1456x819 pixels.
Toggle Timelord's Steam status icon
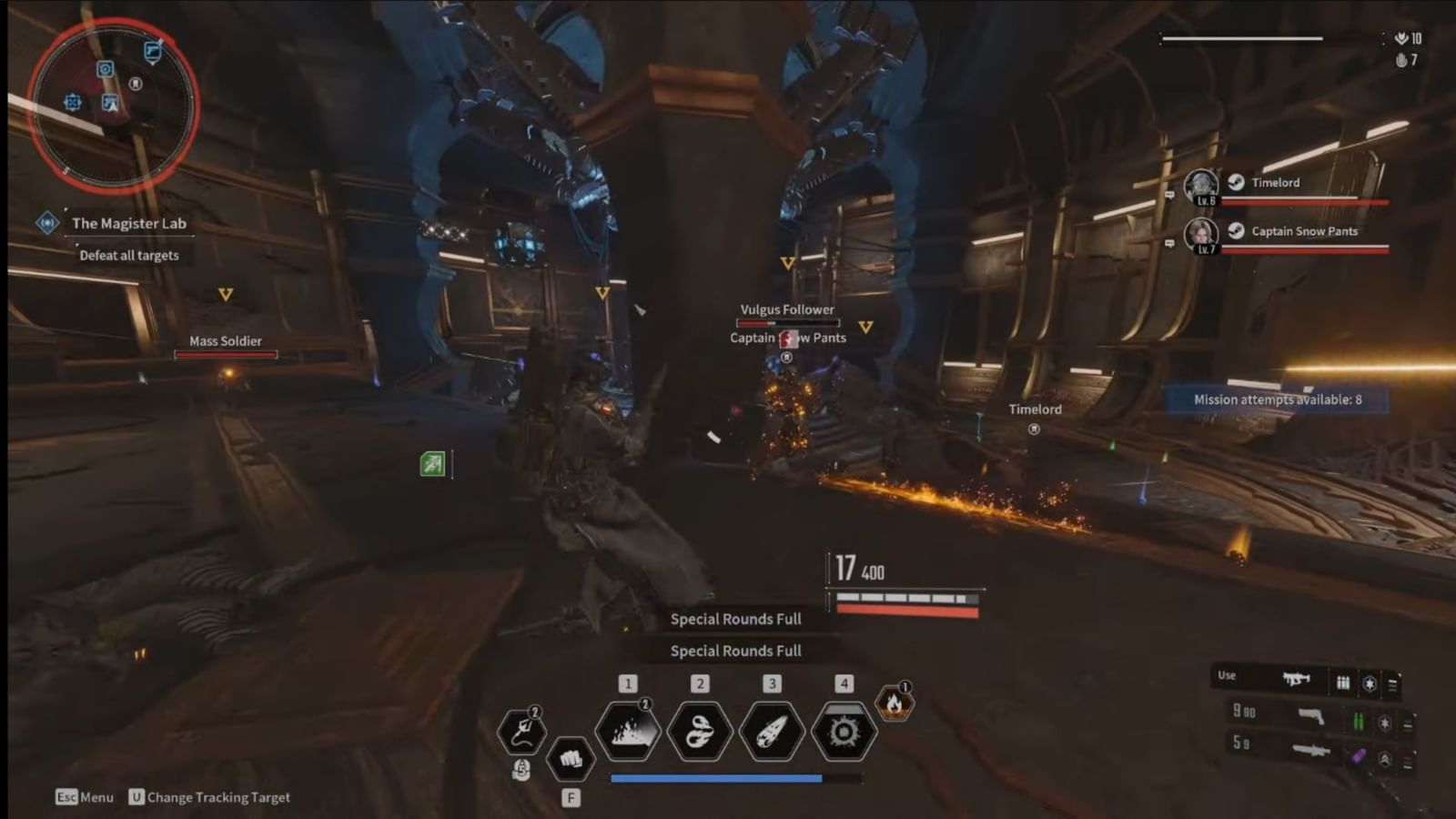pos(1236,182)
